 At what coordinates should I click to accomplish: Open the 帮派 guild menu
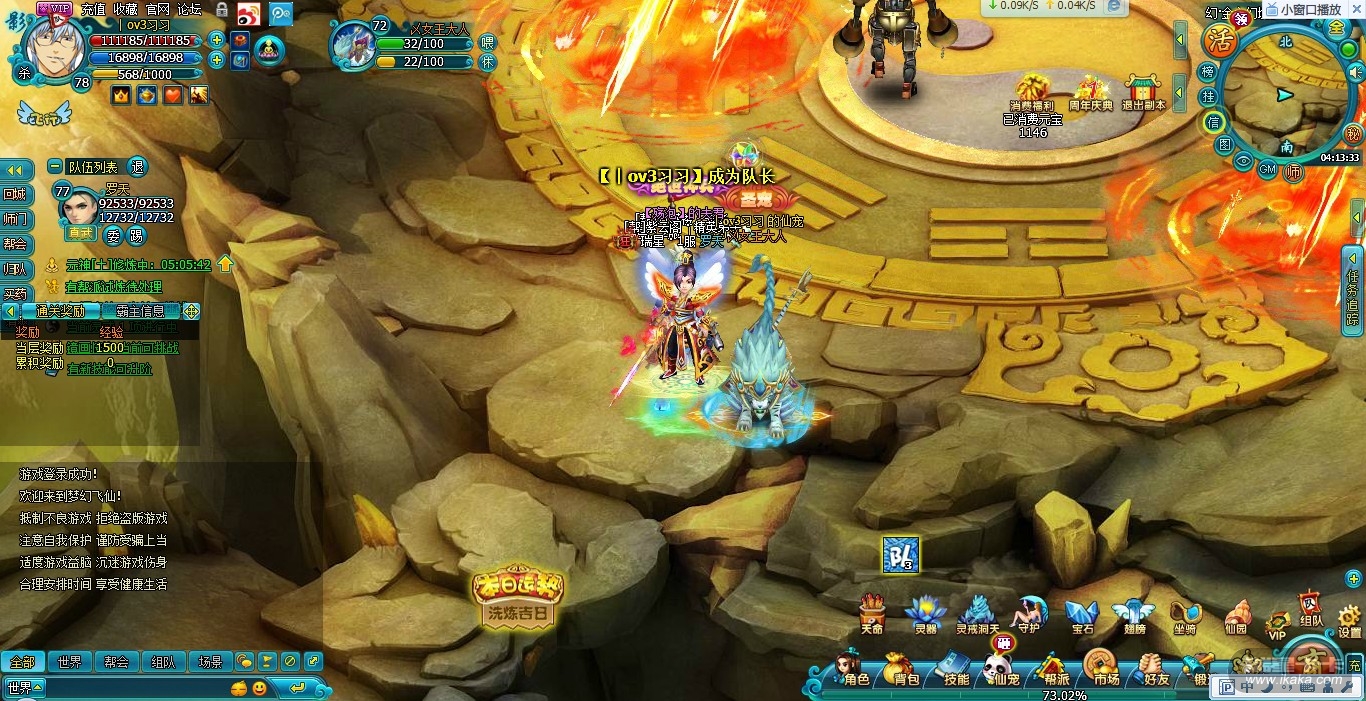(1053, 670)
